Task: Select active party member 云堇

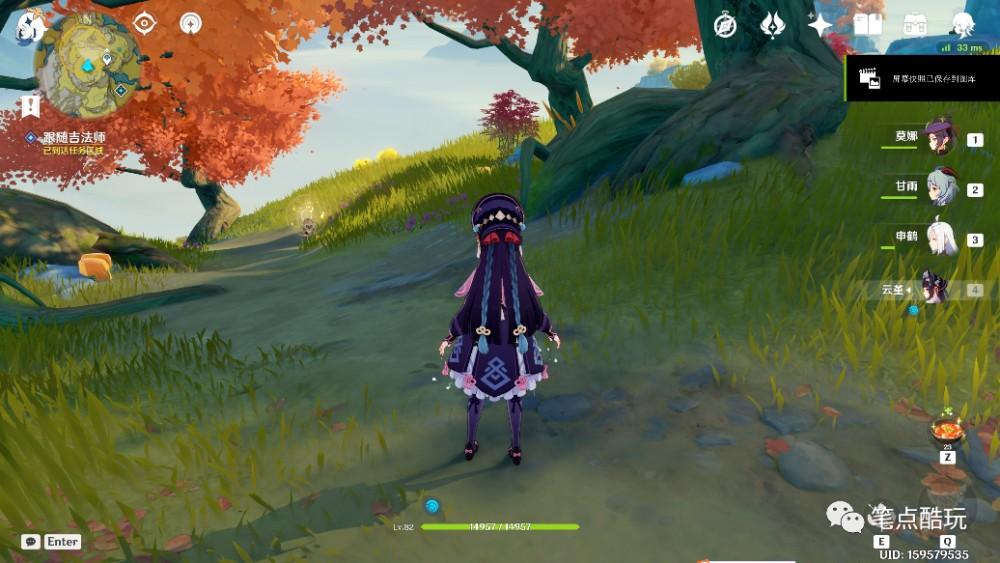Action: point(935,289)
